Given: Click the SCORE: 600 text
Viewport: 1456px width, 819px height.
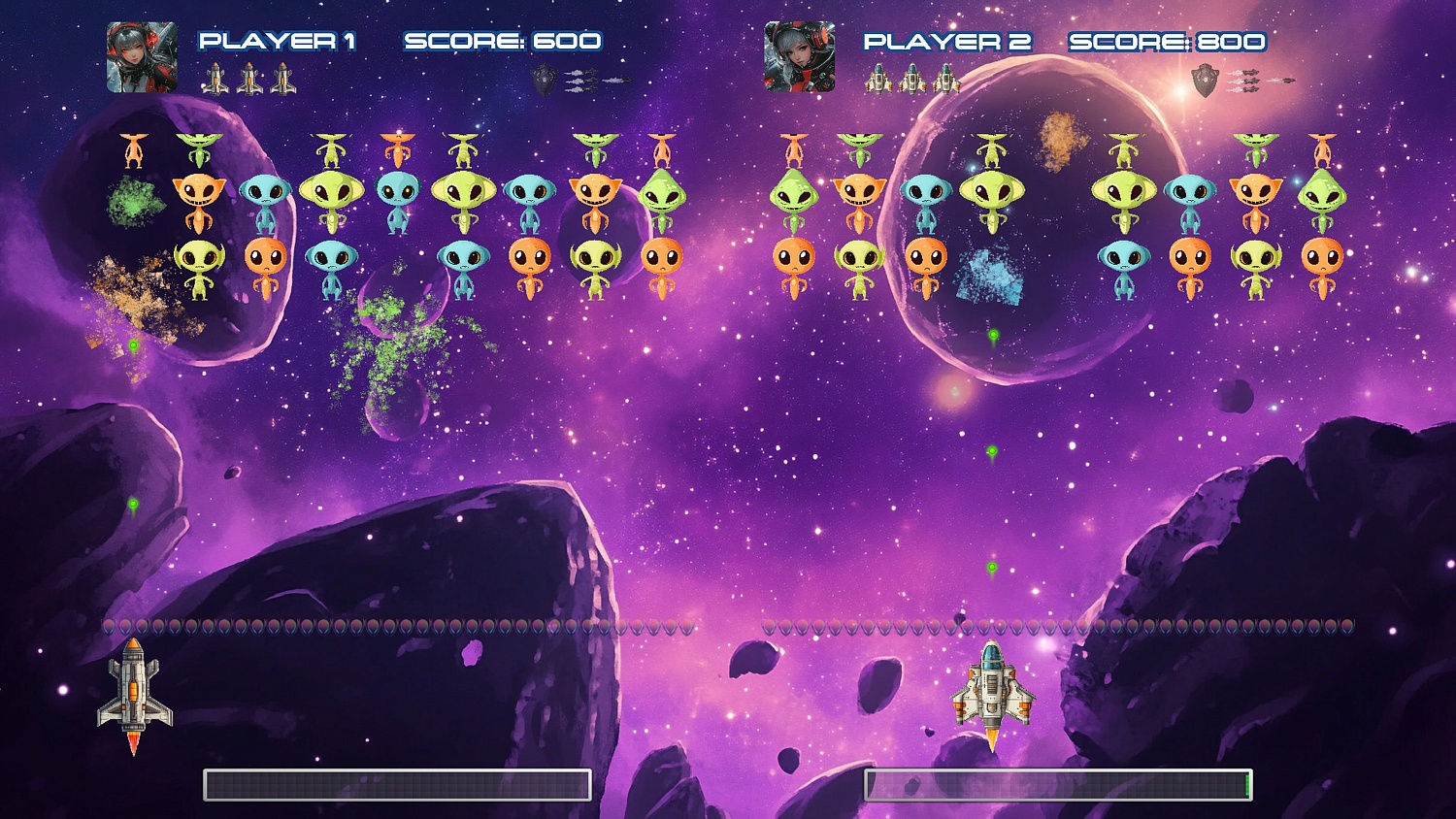Looking at the screenshot, I should (505, 42).
